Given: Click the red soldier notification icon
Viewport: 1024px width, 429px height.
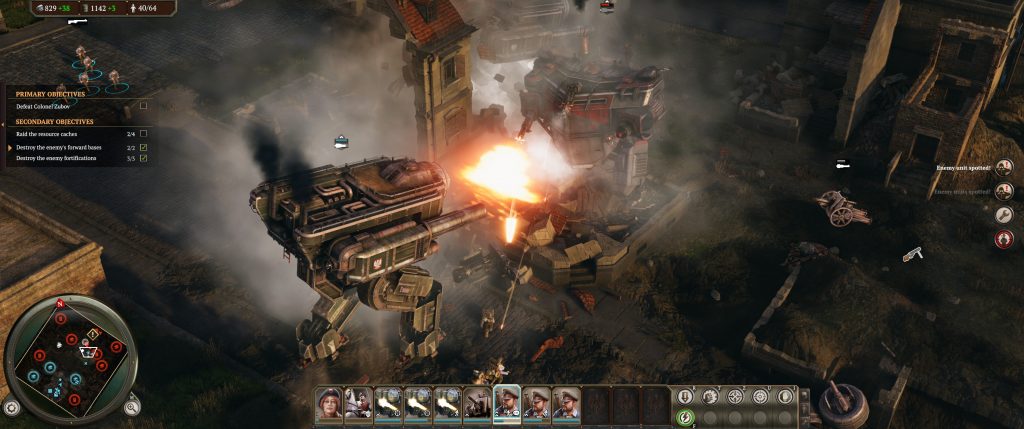Looking at the screenshot, I should [1004, 238].
